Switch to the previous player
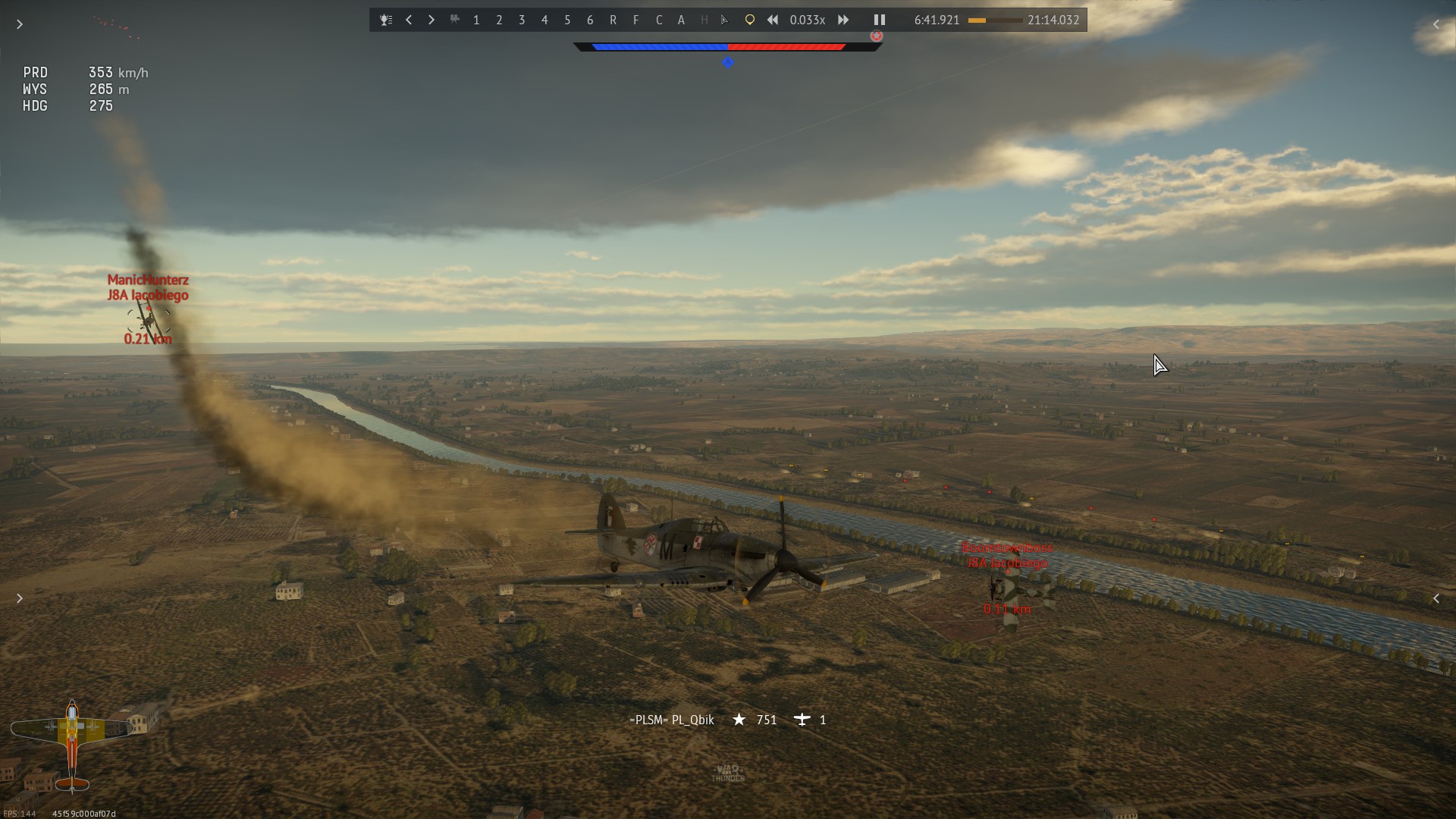This screenshot has height=819, width=1456. click(409, 20)
